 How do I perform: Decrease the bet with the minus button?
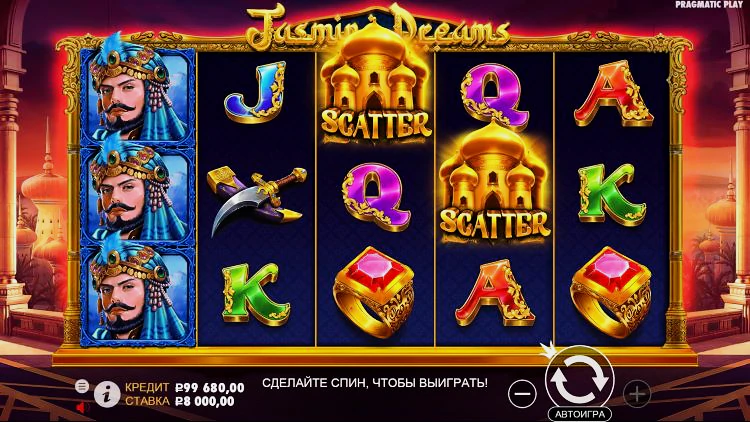[522, 393]
